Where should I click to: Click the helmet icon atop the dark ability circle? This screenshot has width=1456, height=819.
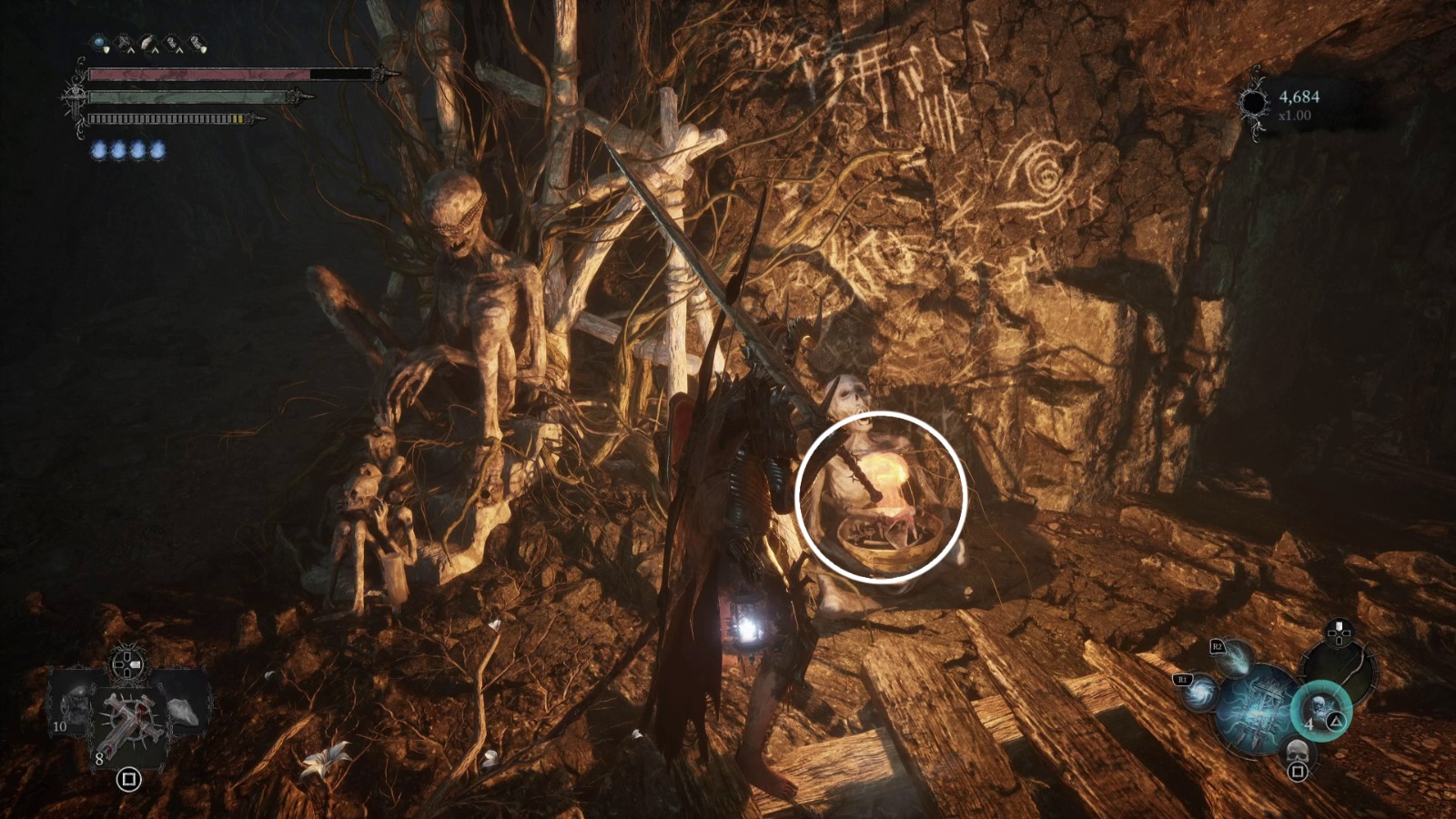(x=1339, y=632)
